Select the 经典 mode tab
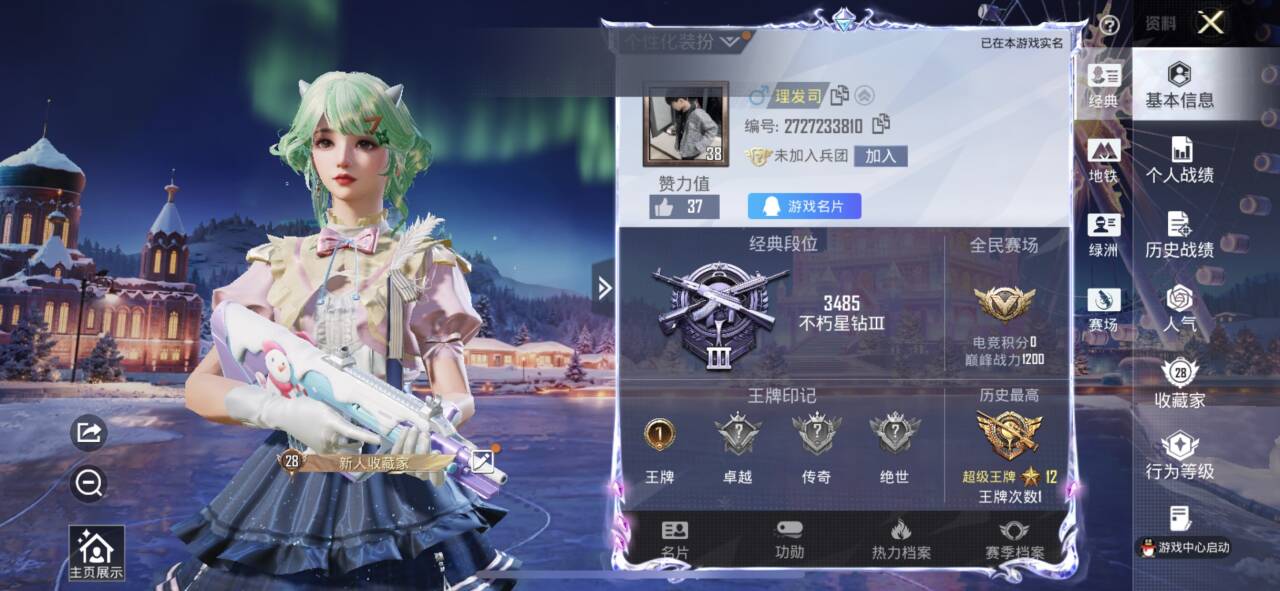The width and height of the screenshot is (1280, 591). coord(1104,86)
